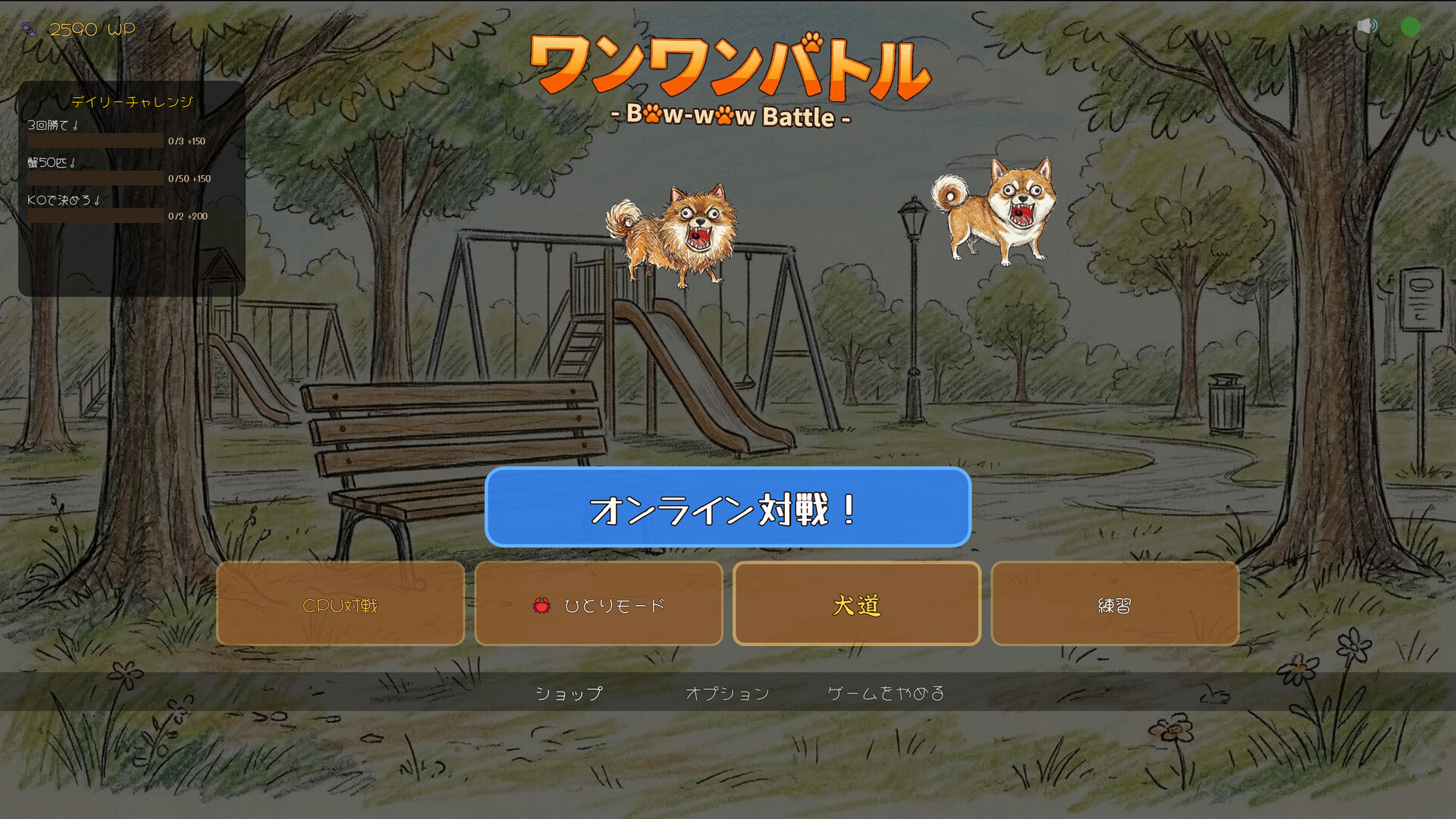
Task: Expand the KOで決めろ! challenge entry
Action: tap(64, 201)
